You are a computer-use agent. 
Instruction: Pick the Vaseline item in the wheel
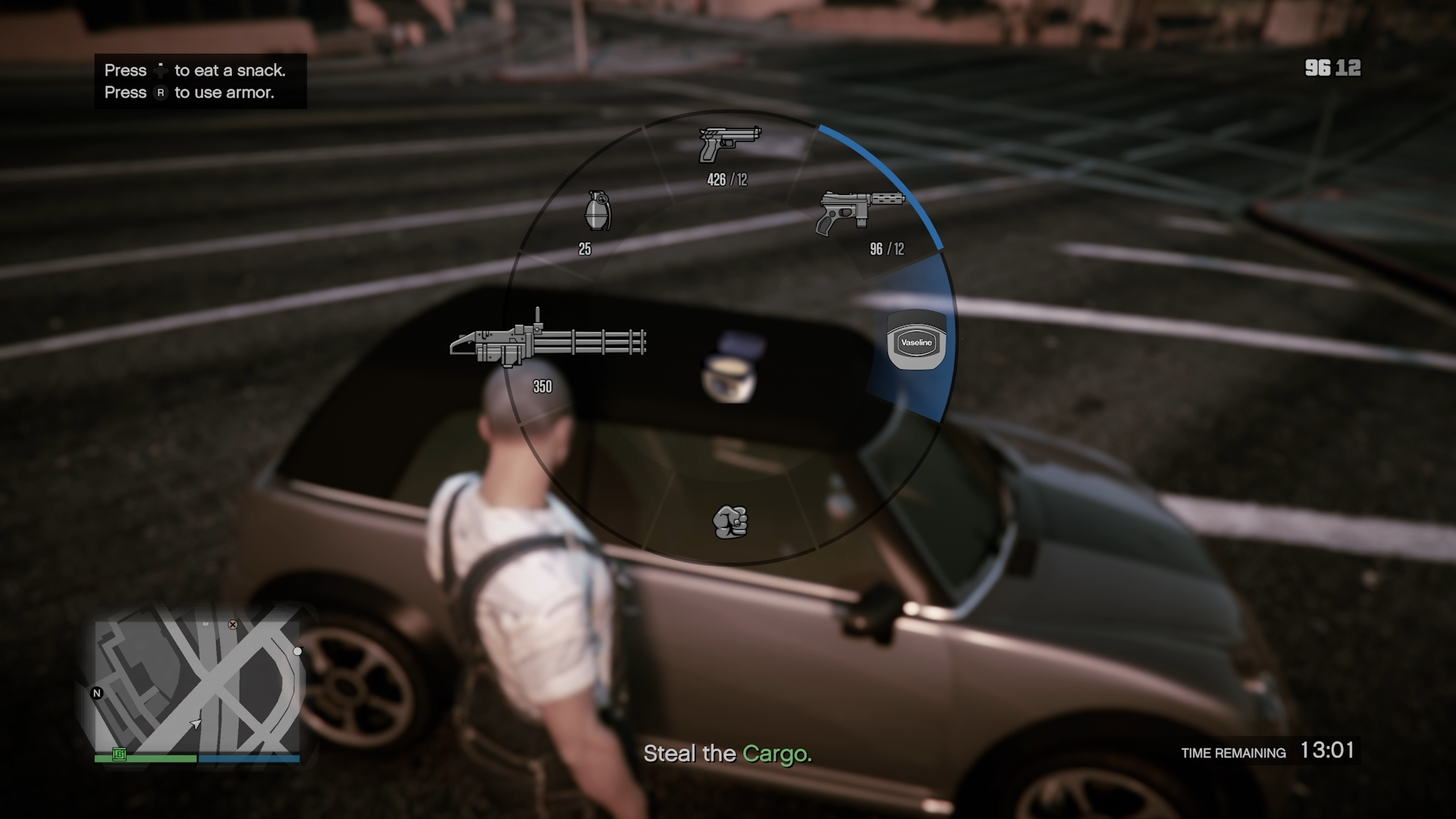click(x=916, y=342)
